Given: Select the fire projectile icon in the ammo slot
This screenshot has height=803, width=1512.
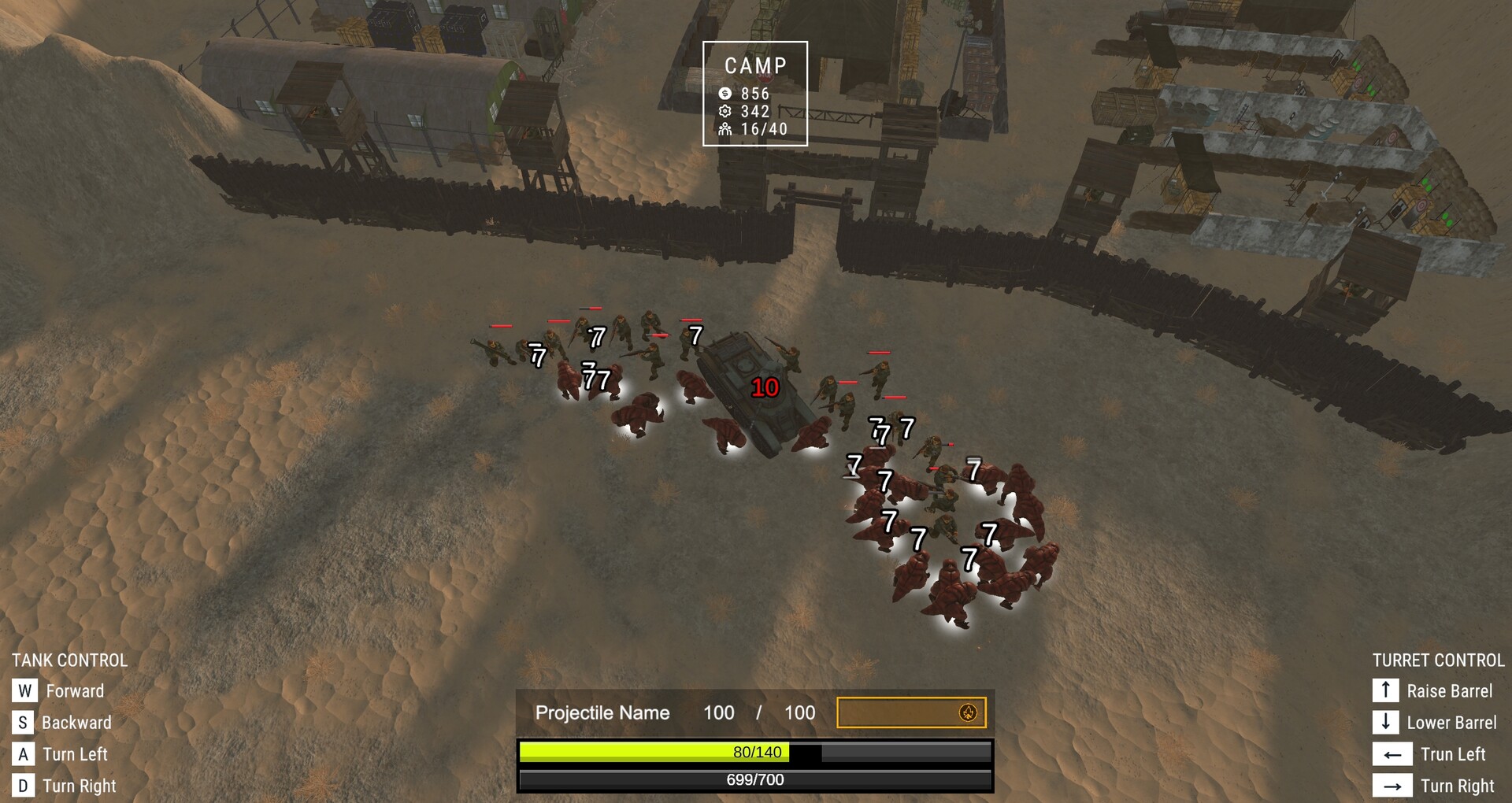Looking at the screenshot, I should coord(967,713).
